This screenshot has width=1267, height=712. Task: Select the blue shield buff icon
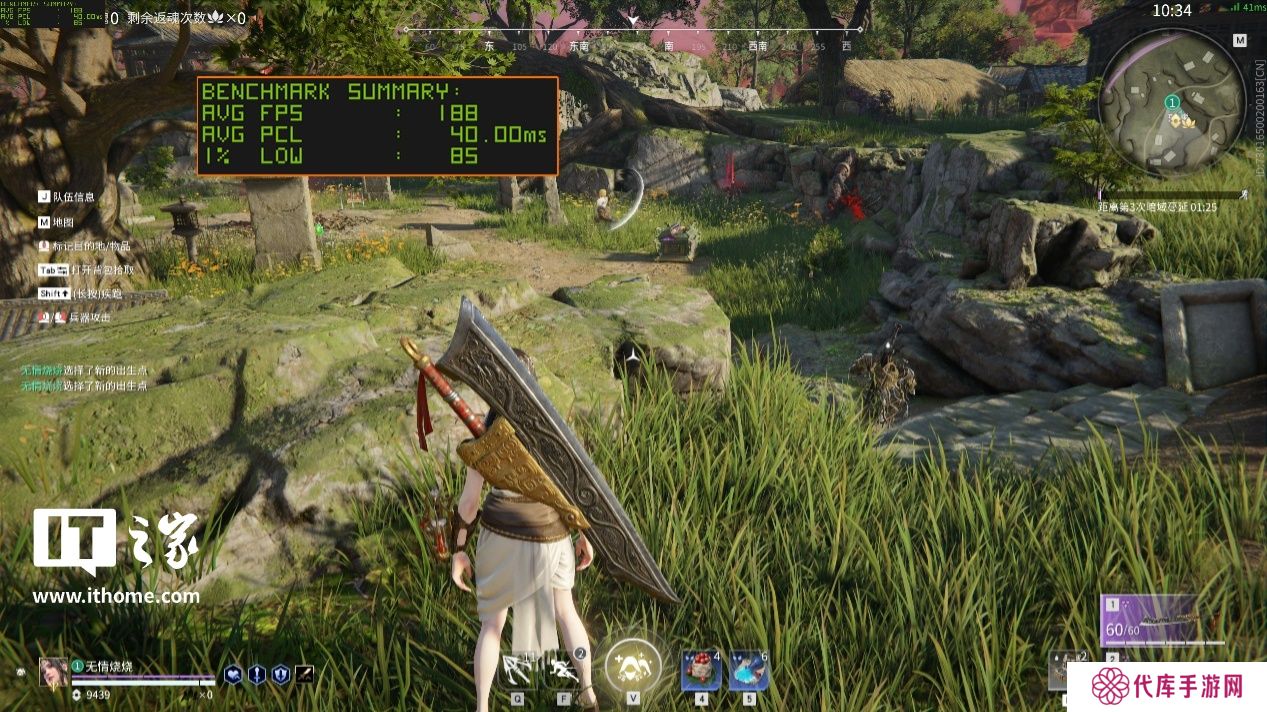point(280,676)
